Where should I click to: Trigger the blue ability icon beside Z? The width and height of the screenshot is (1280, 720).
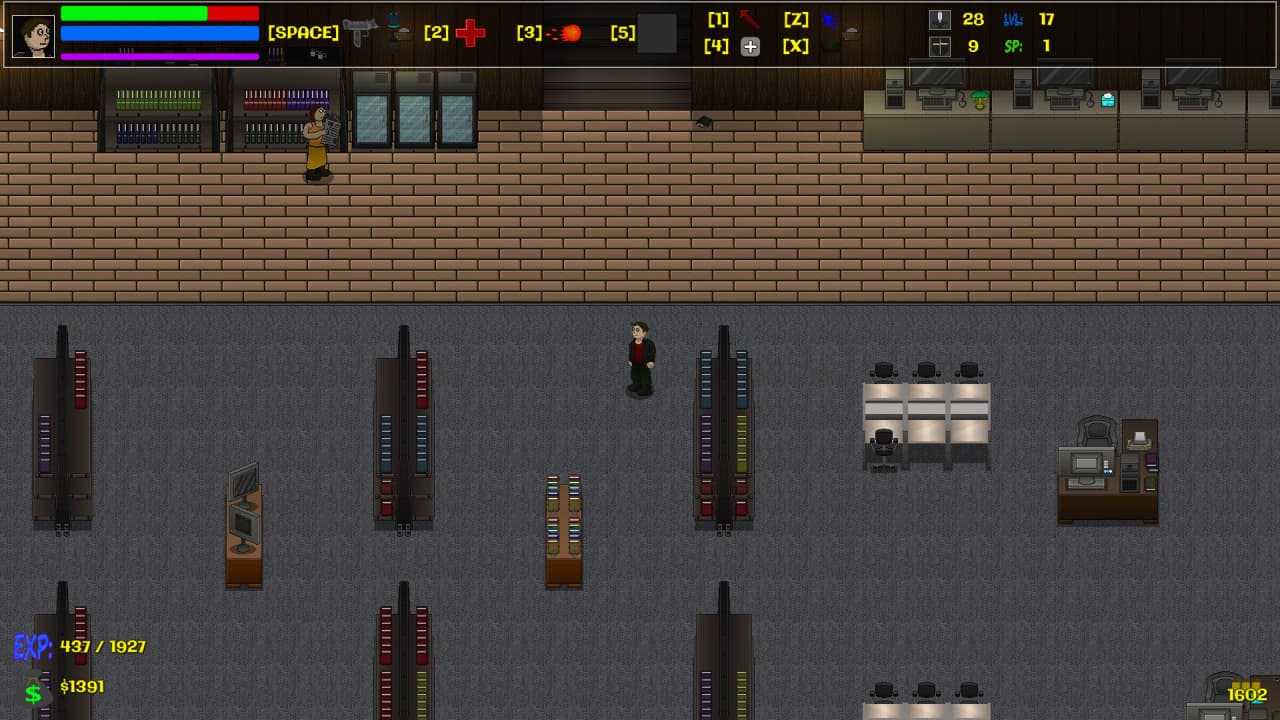(x=829, y=19)
